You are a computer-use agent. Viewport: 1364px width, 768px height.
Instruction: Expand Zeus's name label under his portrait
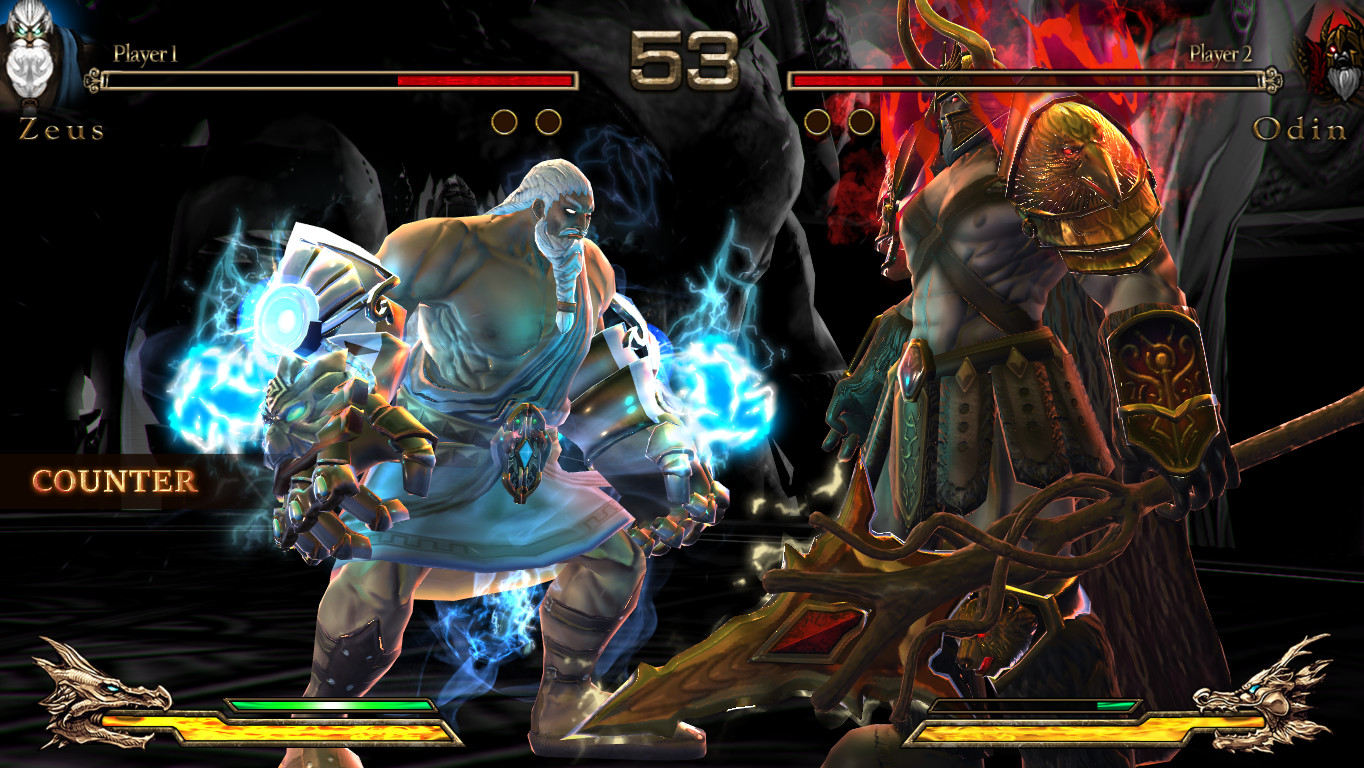pyautogui.click(x=60, y=130)
